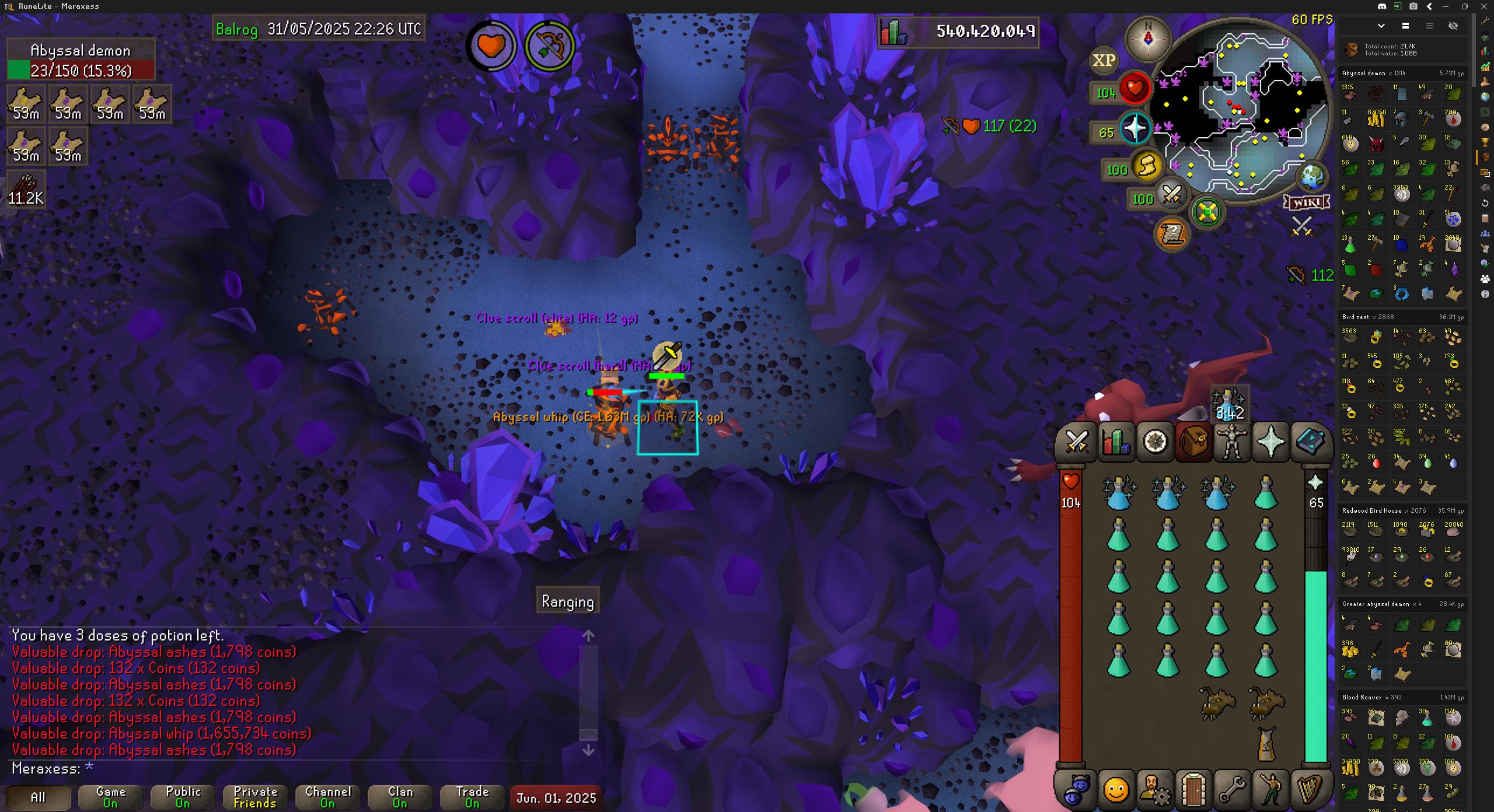Open the Combat Options tab
This screenshot has height=812, width=1494.
[x=1077, y=442]
